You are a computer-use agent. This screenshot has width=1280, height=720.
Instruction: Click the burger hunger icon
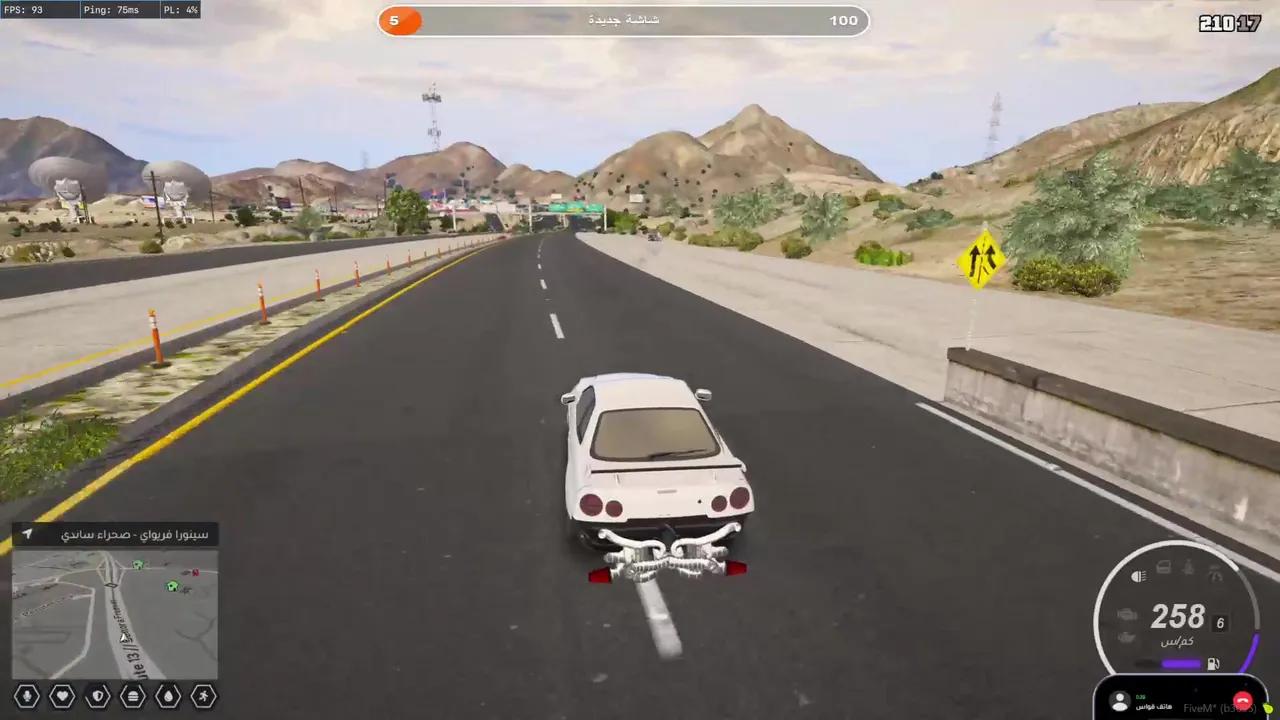[133, 695]
